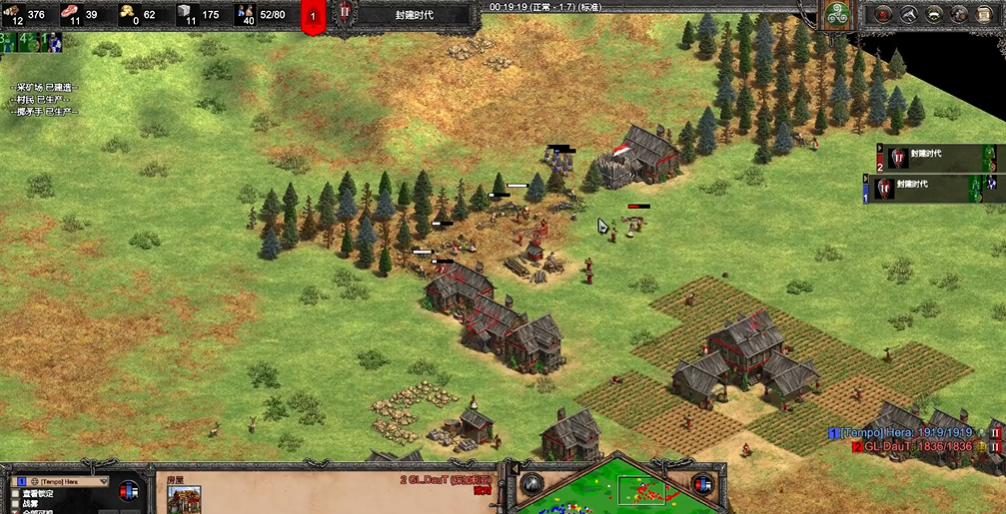Image resolution: width=1006 pixels, height=514 pixels.
Task: Select the blue control group 1 icon
Action: tap(51, 42)
